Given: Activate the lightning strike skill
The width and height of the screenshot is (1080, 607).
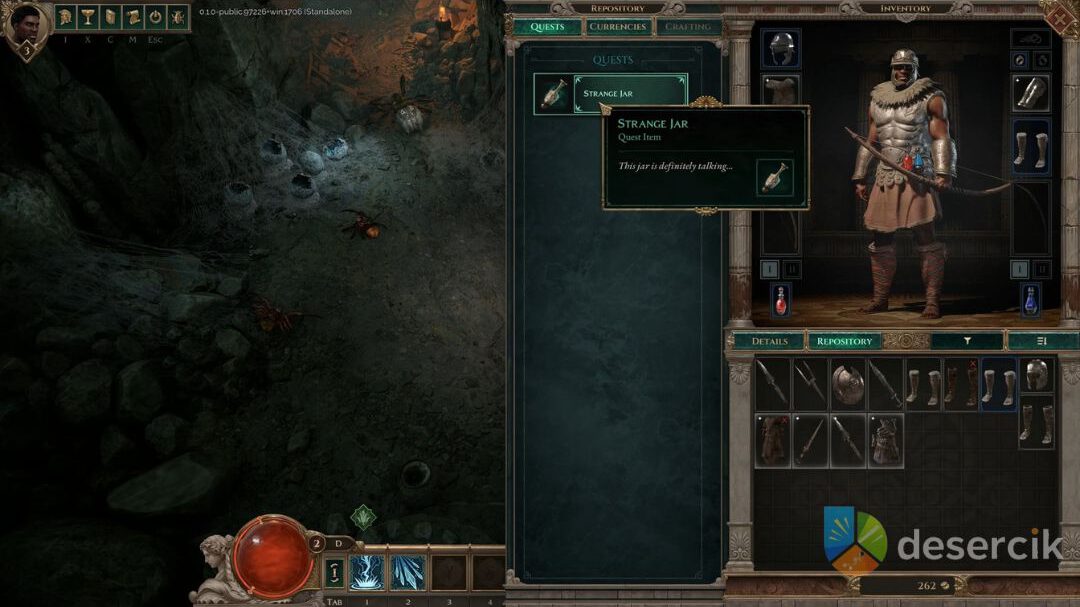Looking at the screenshot, I should tap(367, 573).
